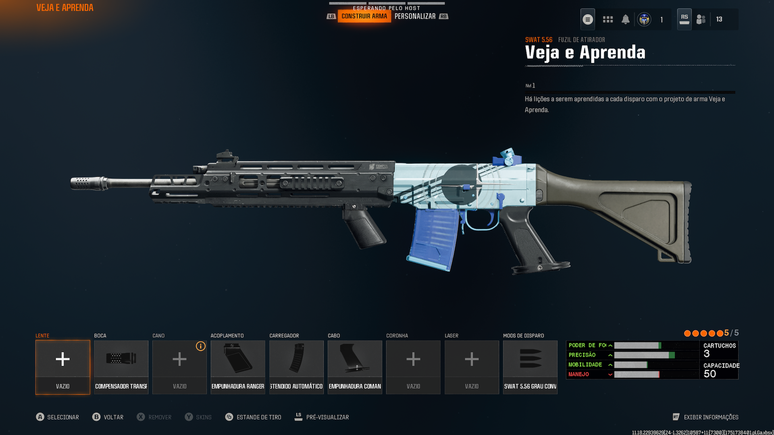Select the empty Lente attachment slot
774x435 pixels.
[63, 366]
